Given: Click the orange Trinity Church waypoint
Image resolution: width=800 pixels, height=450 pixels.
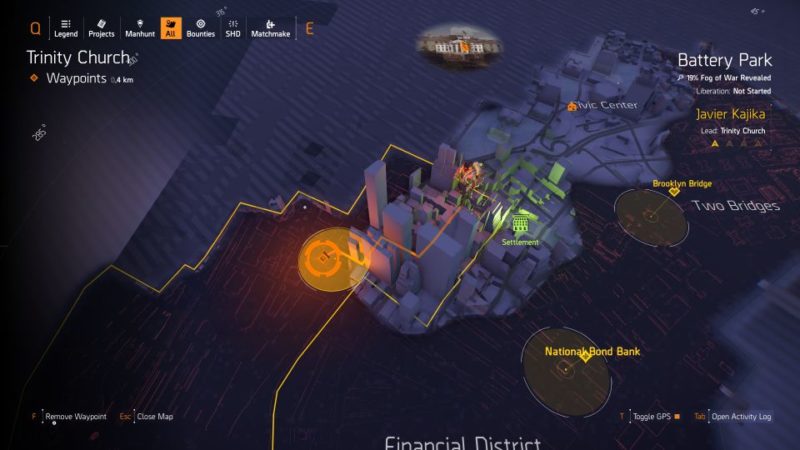Looking at the screenshot, I should point(322,260).
